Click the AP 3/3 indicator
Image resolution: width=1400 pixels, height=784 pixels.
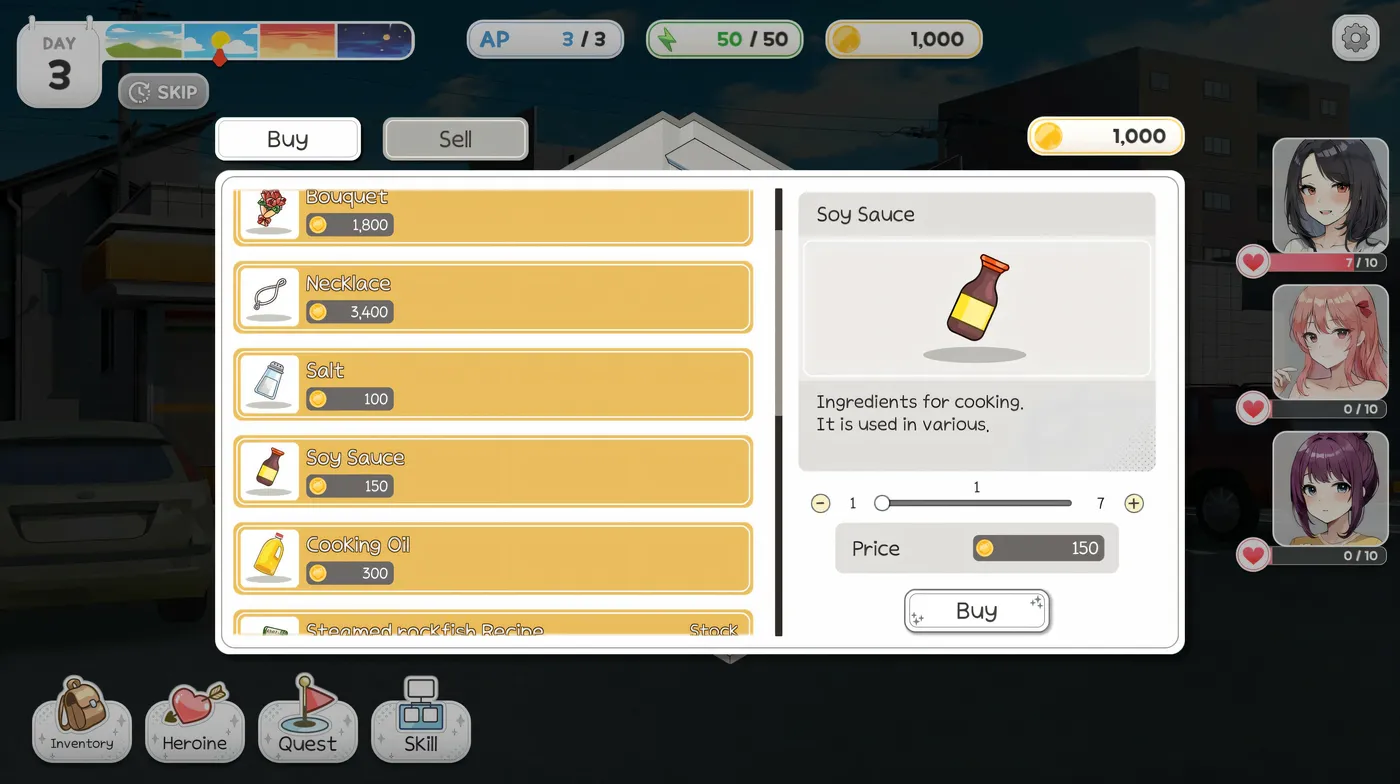(x=545, y=39)
